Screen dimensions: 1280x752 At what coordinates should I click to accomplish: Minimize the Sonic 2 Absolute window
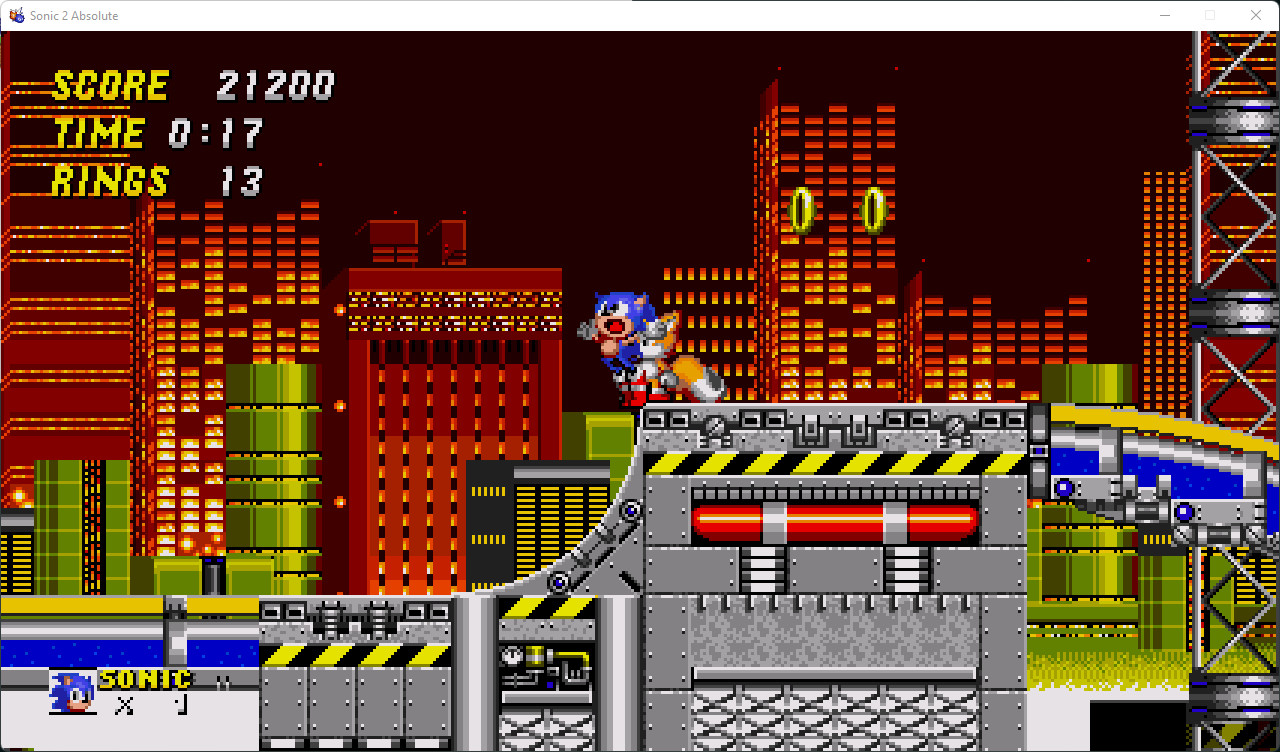coord(1165,15)
